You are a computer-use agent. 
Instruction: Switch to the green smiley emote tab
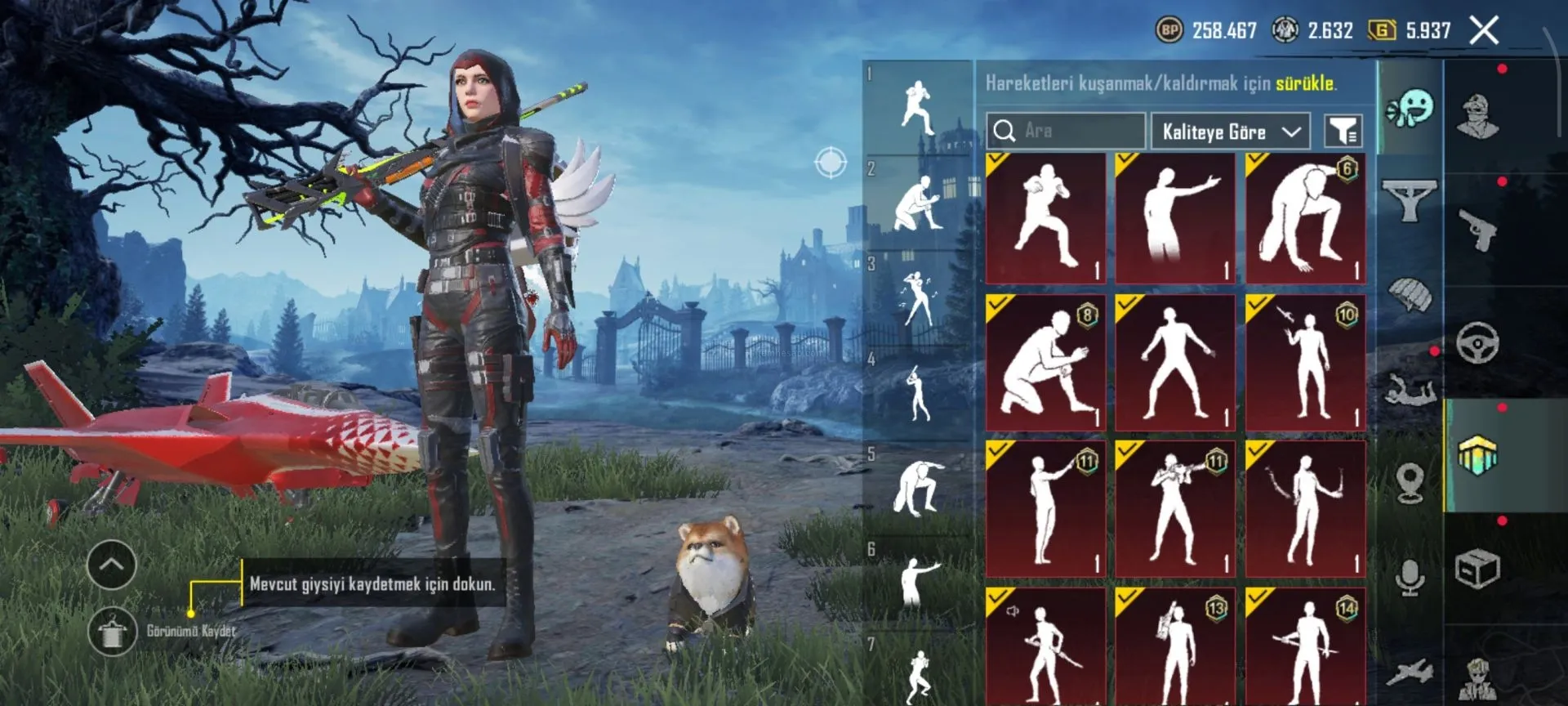pyautogui.click(x=1410, y=108)
